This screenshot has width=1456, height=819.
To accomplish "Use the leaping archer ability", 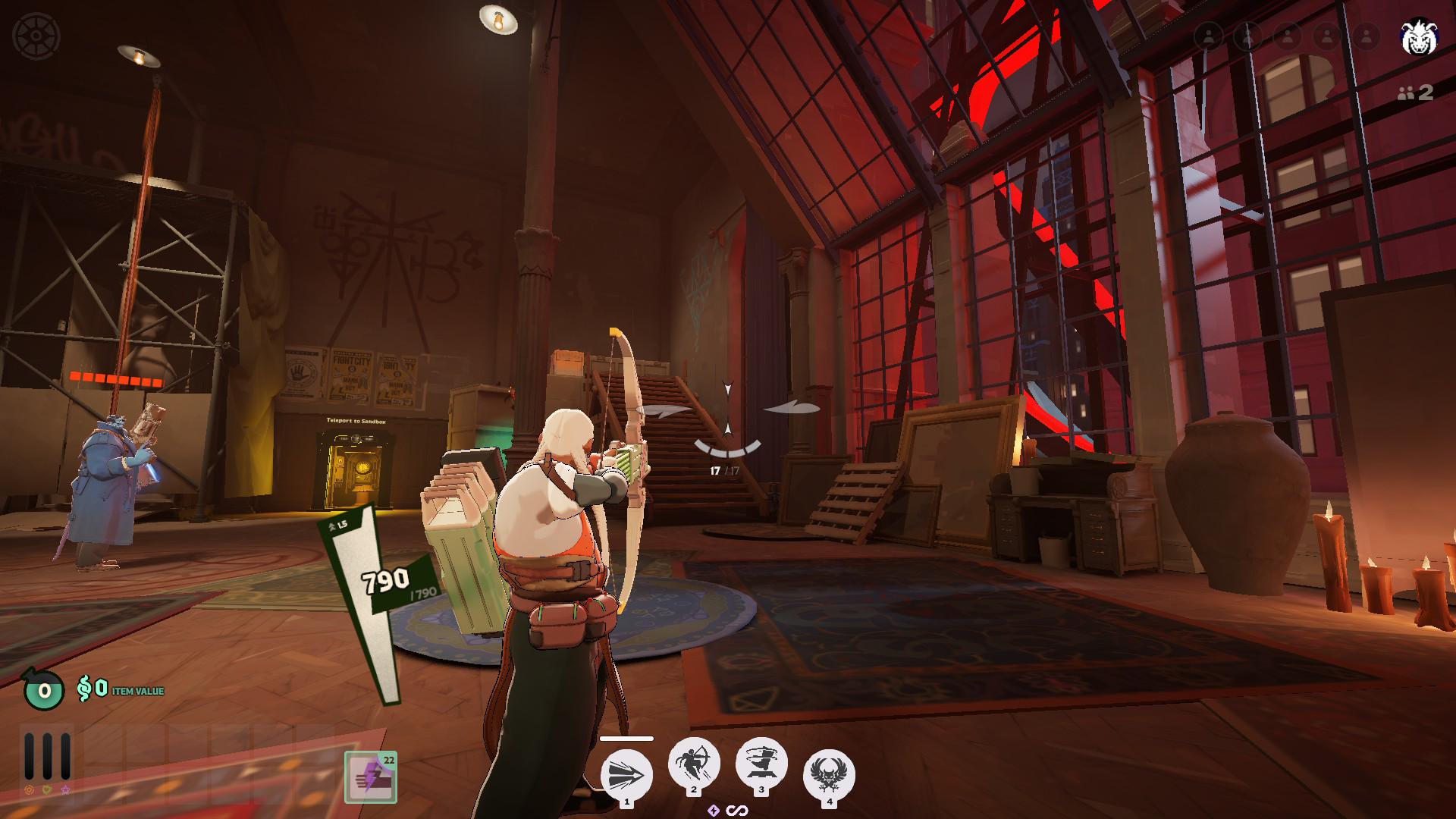I will 693,763.
